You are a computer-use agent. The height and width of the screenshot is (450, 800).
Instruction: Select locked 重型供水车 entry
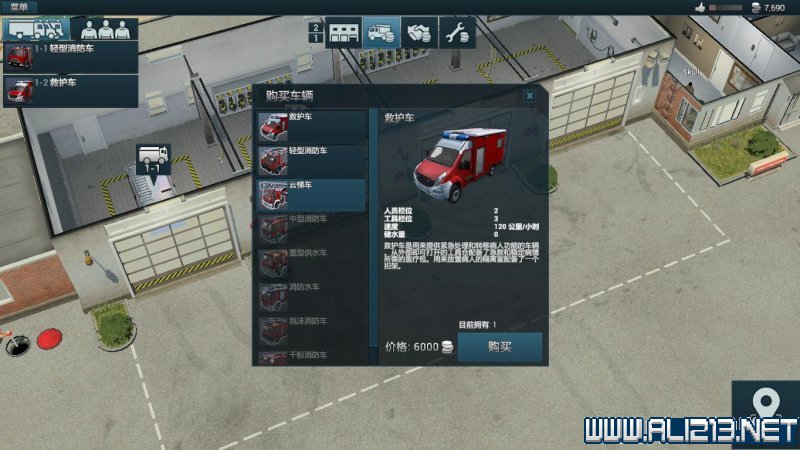pos(312,263)
